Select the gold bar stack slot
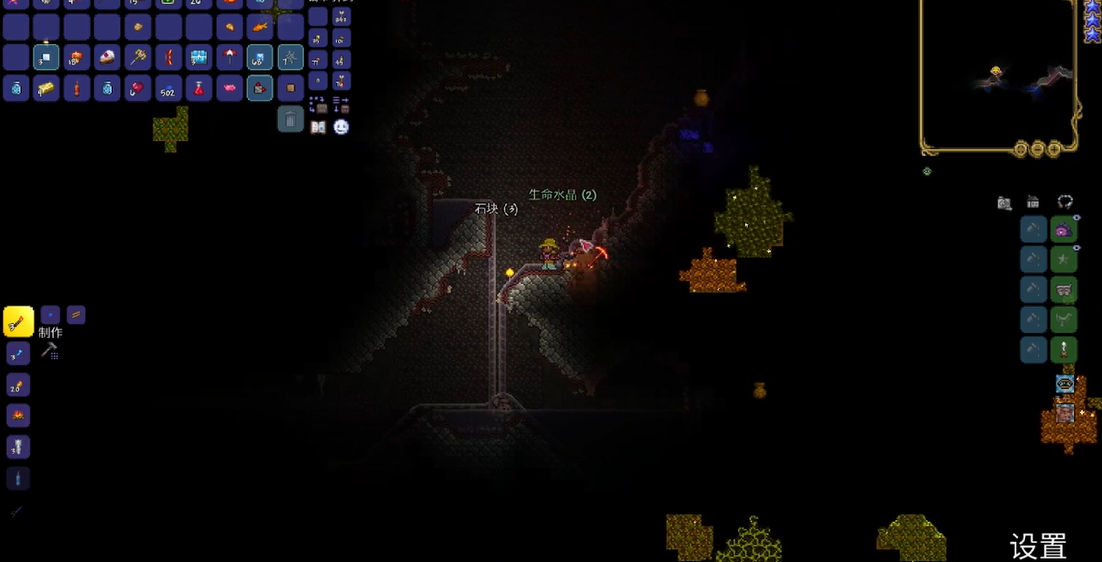Image resolution: width=1102 pixels, height=562 pixels. 46,89
